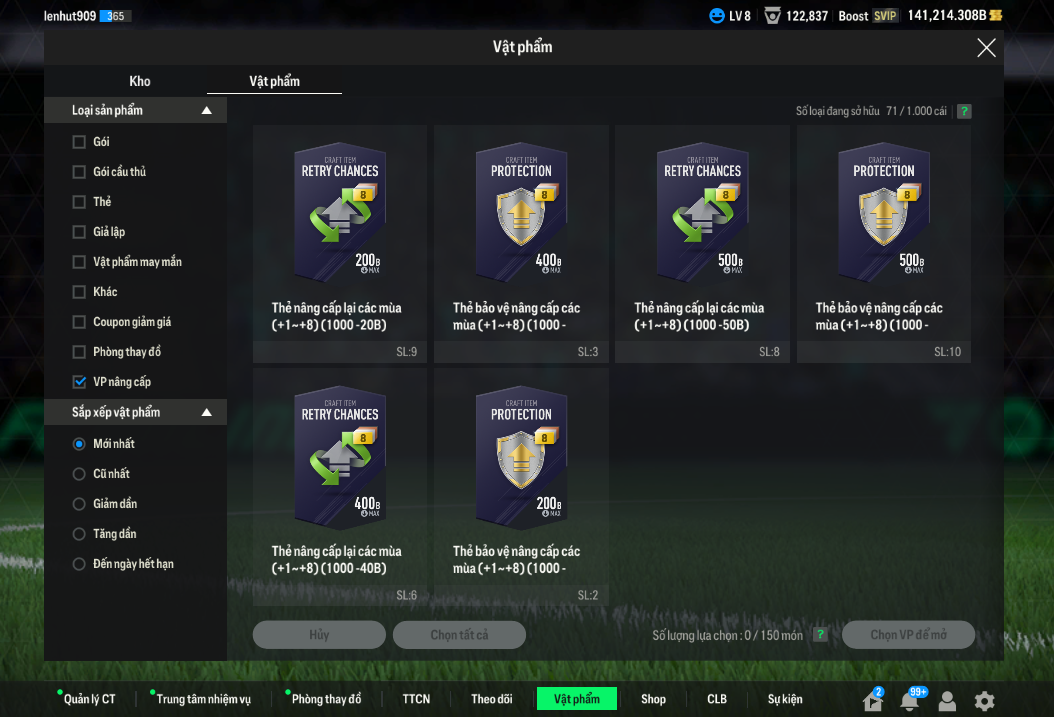Open the Shop menu
1054x717 pixels.
point(653,699)
